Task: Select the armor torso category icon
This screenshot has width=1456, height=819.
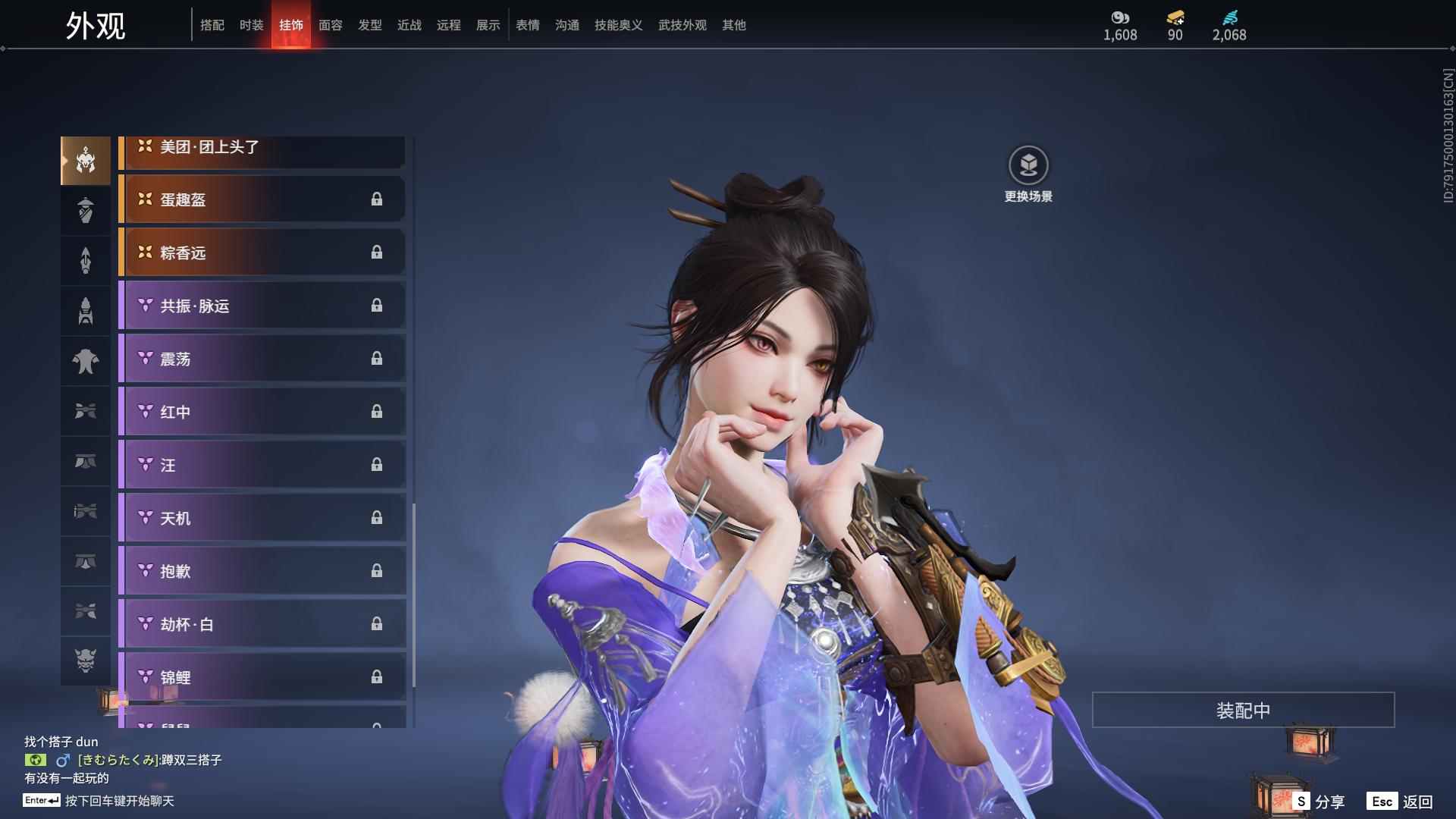Action: [x=85, y=360]
